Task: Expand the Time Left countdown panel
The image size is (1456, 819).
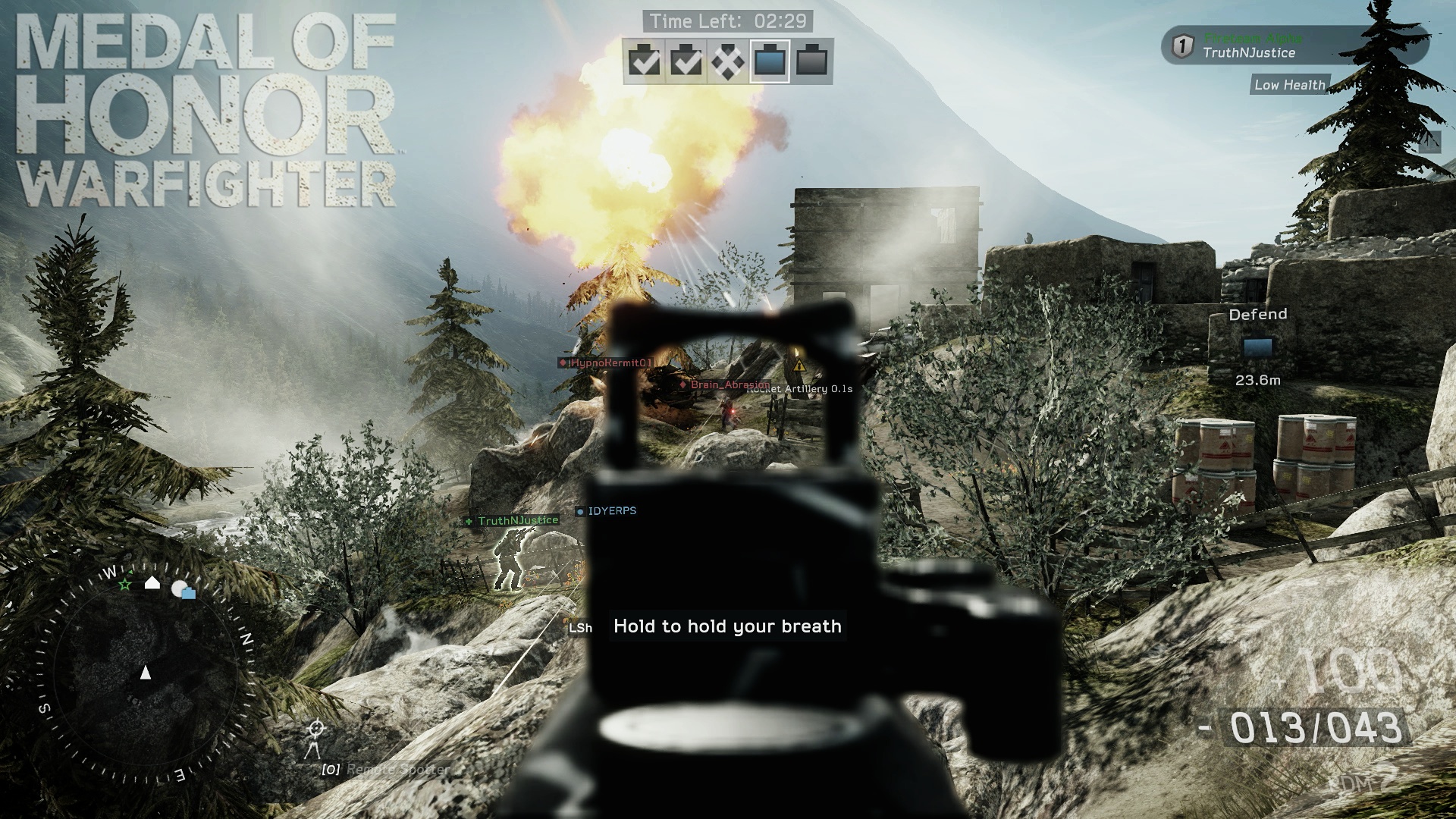Action: click(729, 21)
